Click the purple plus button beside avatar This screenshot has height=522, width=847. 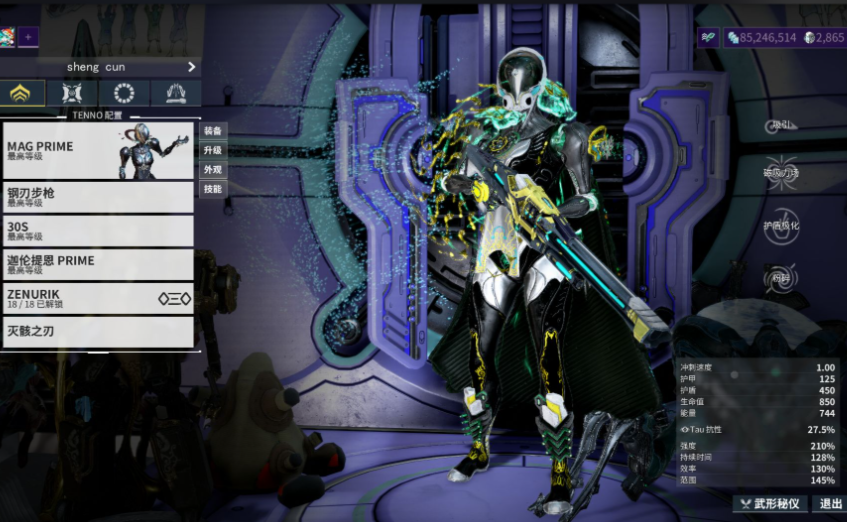28,37
